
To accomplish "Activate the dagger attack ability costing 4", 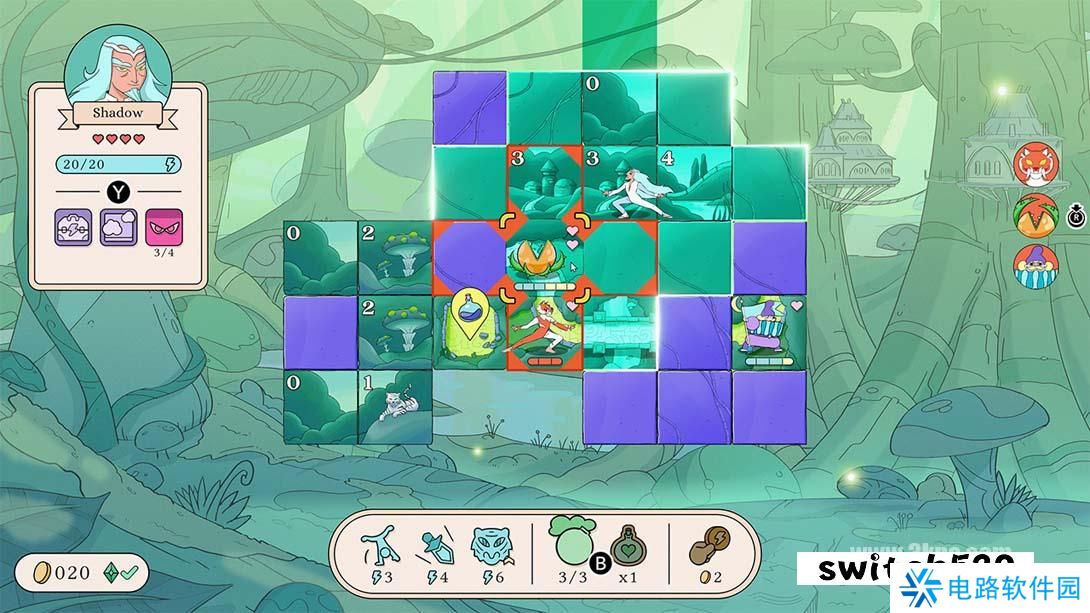I will [436, 549].
